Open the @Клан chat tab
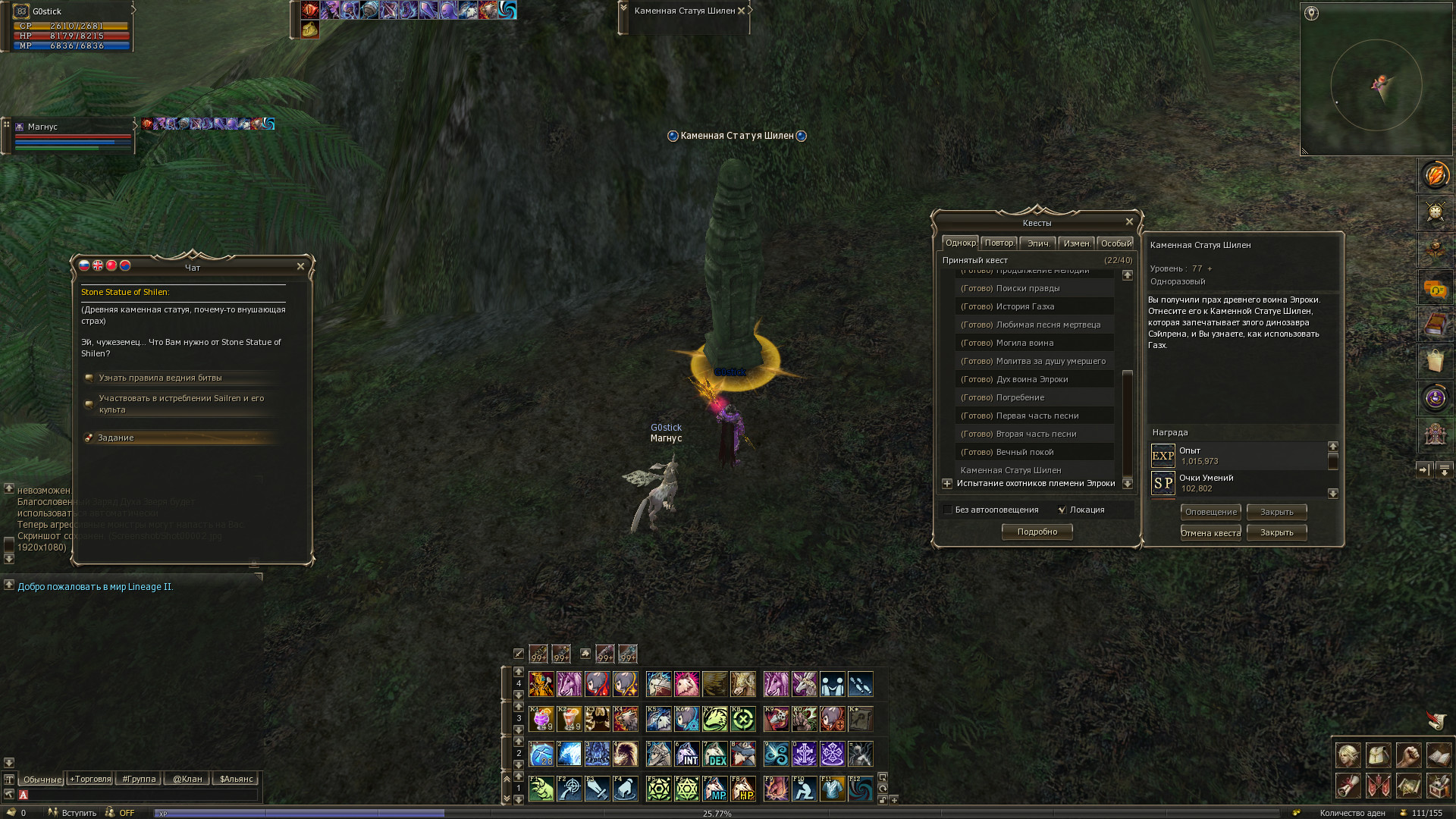Image resolution: width=1456 pixels, height=819 pixels. [187, 779]
